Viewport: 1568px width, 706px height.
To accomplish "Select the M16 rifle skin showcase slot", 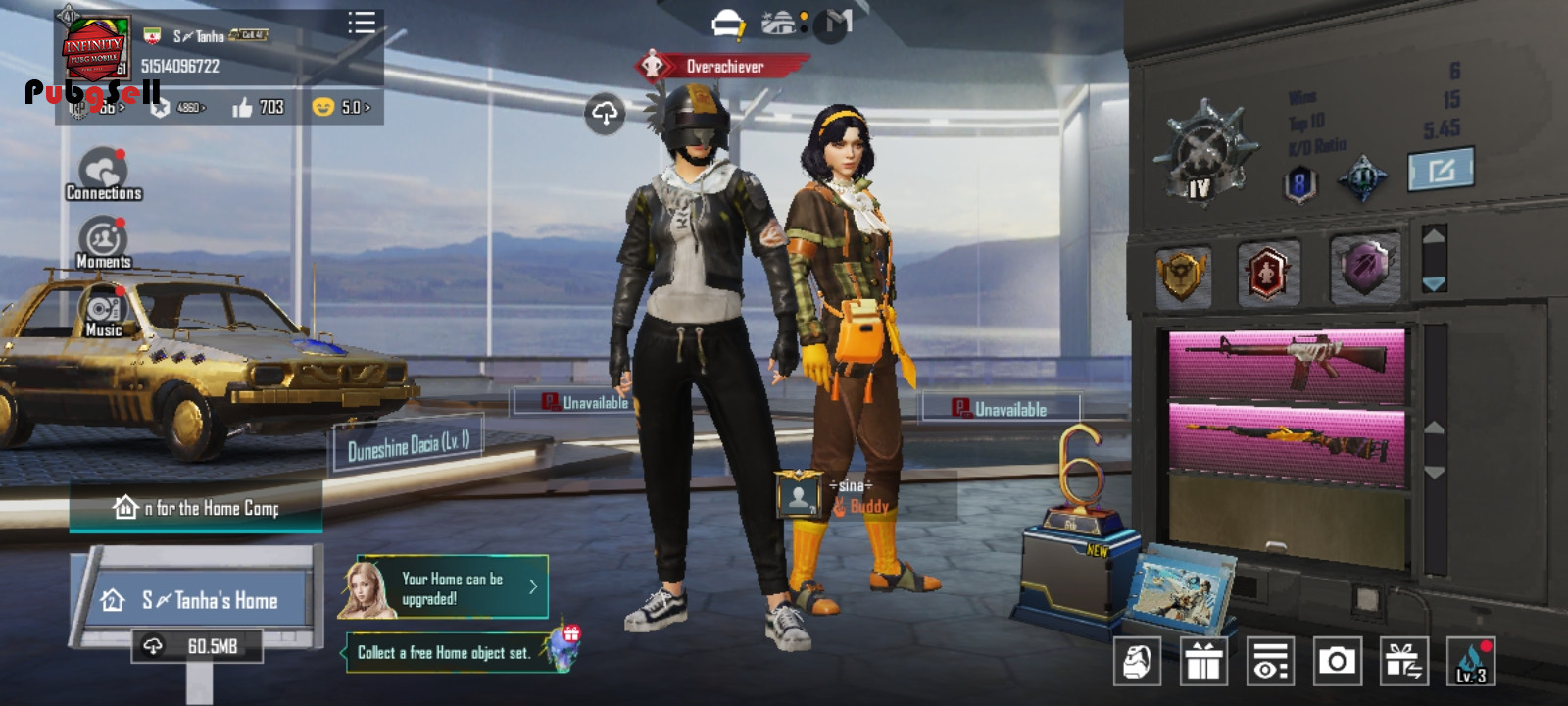I will (x=1287, y=362).
